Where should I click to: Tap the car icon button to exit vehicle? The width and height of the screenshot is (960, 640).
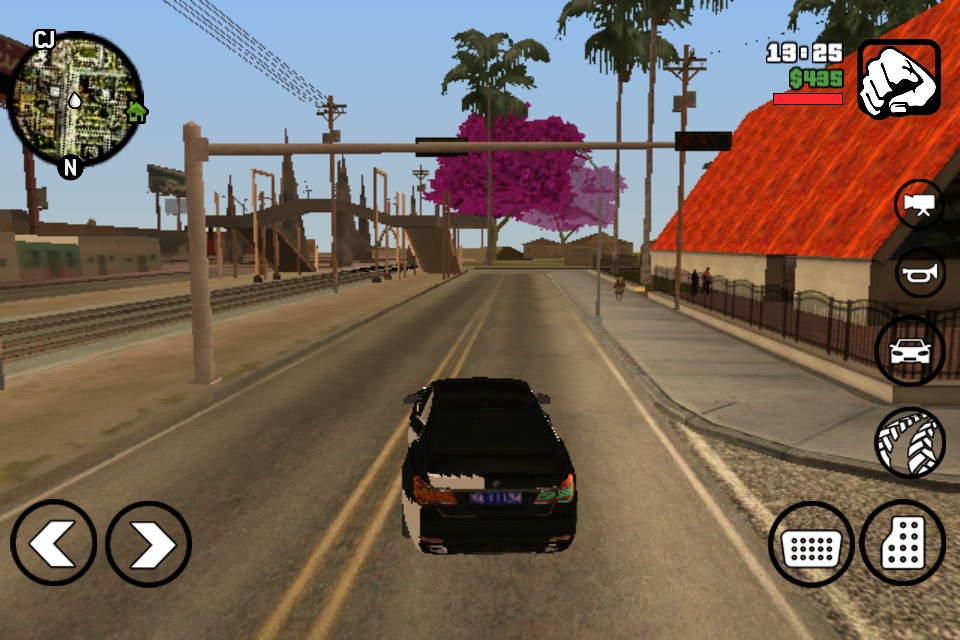910,351
